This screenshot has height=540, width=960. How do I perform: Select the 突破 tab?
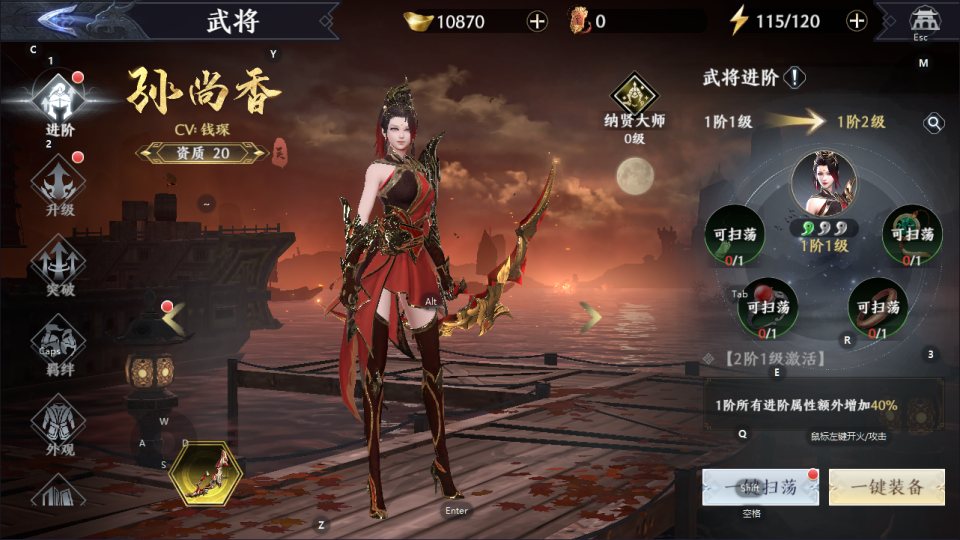pyautogui.click(x=59, y=265)
